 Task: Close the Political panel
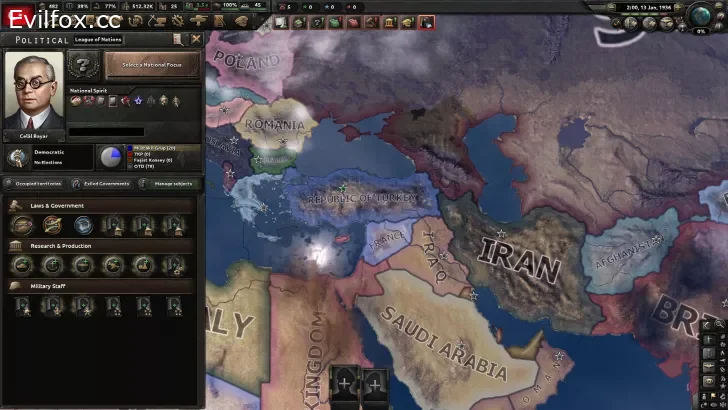click(196, 39)
